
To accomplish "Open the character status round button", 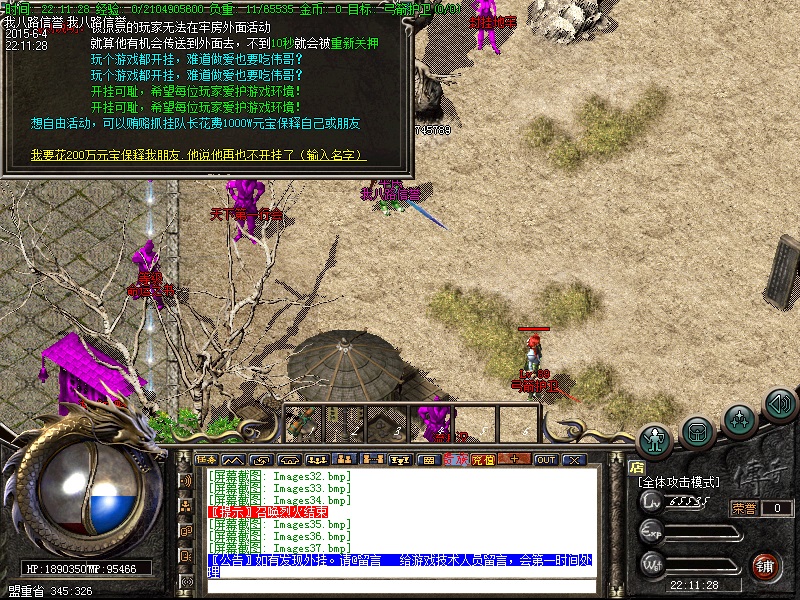I will tap(655, 438).
